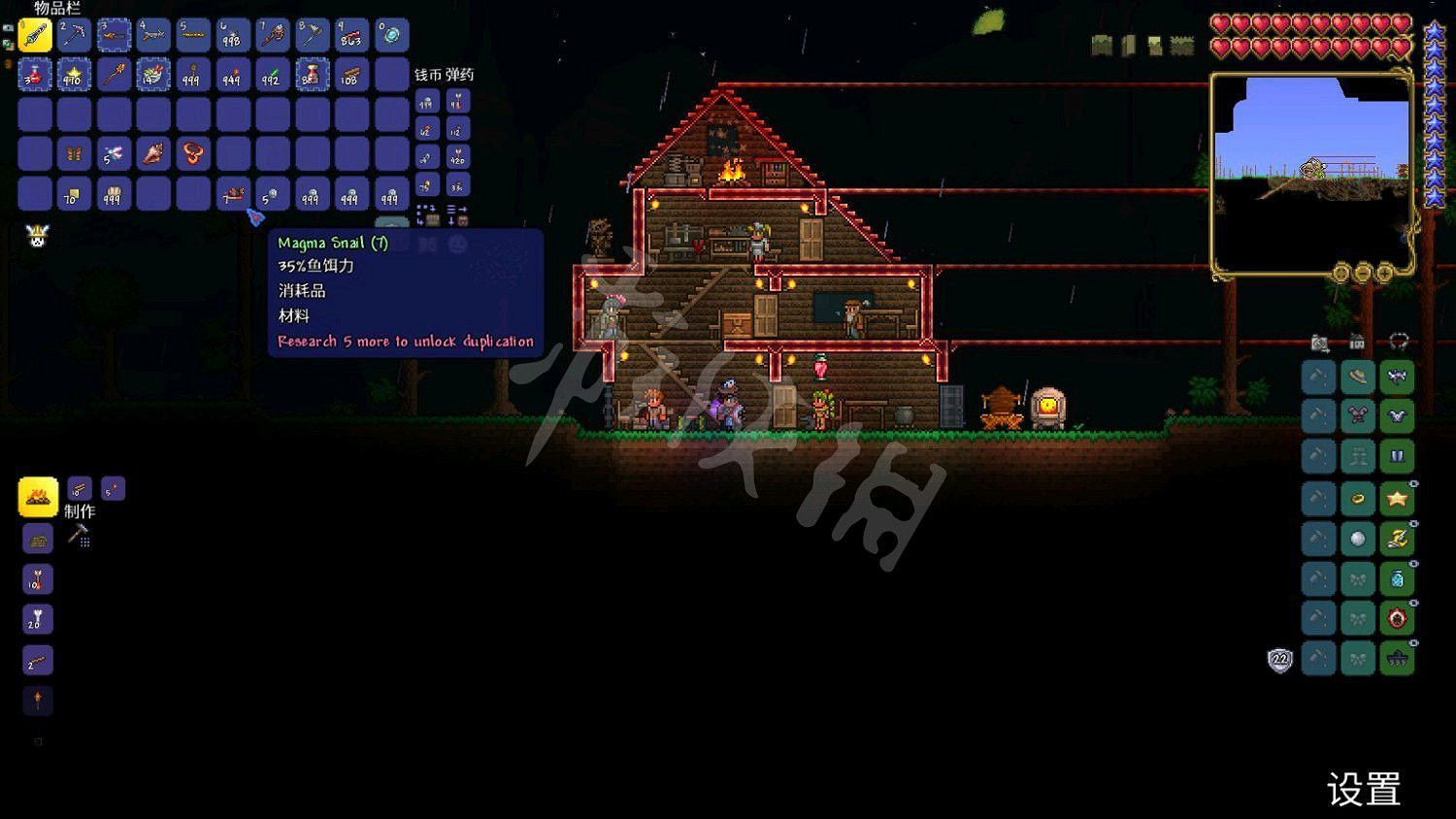Select the torch recipe in the crafting list
Image resolution: width=1456 pixels, height=819 pixels.
(x=37, y=702)
